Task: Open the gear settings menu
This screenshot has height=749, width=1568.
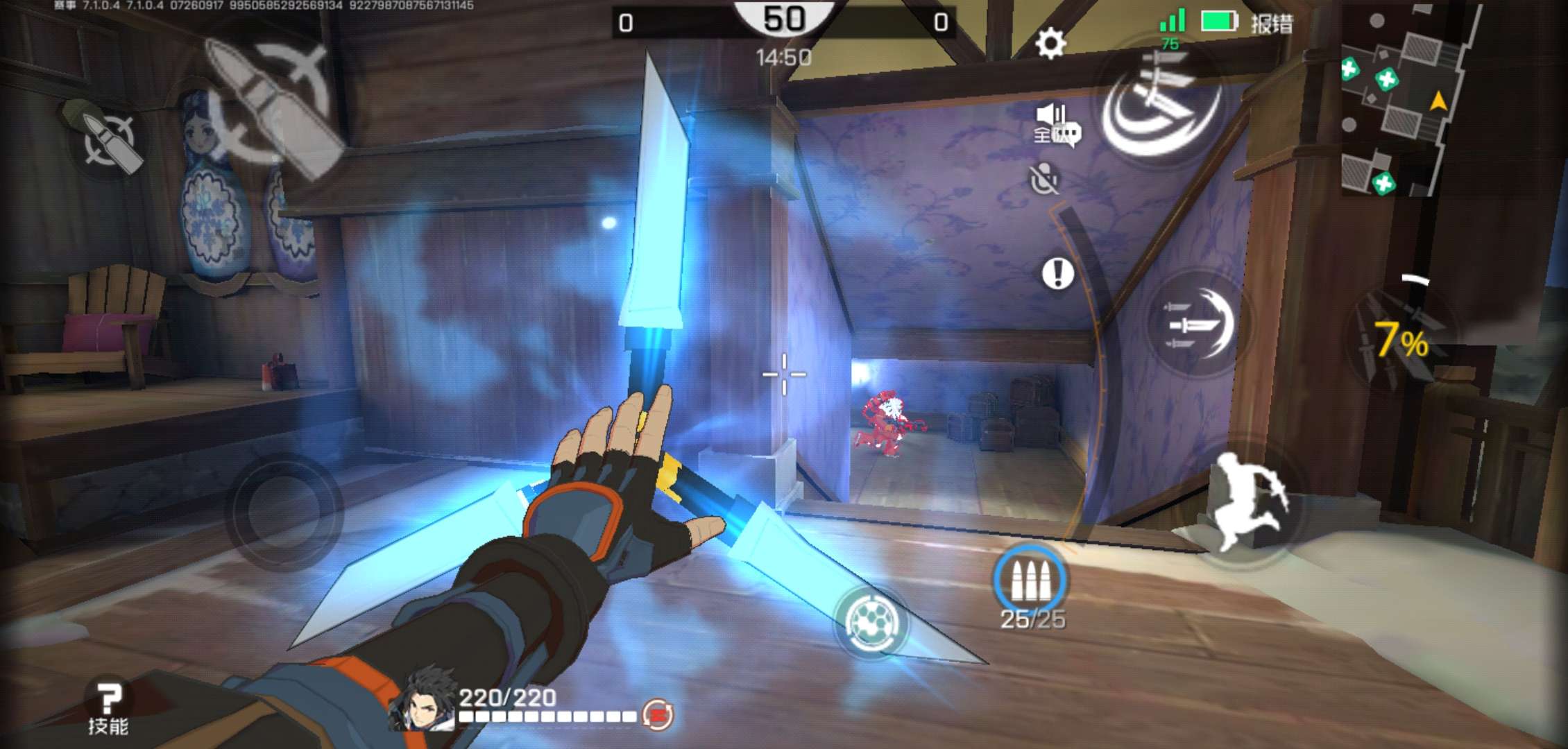Action: pos(1050,44)
